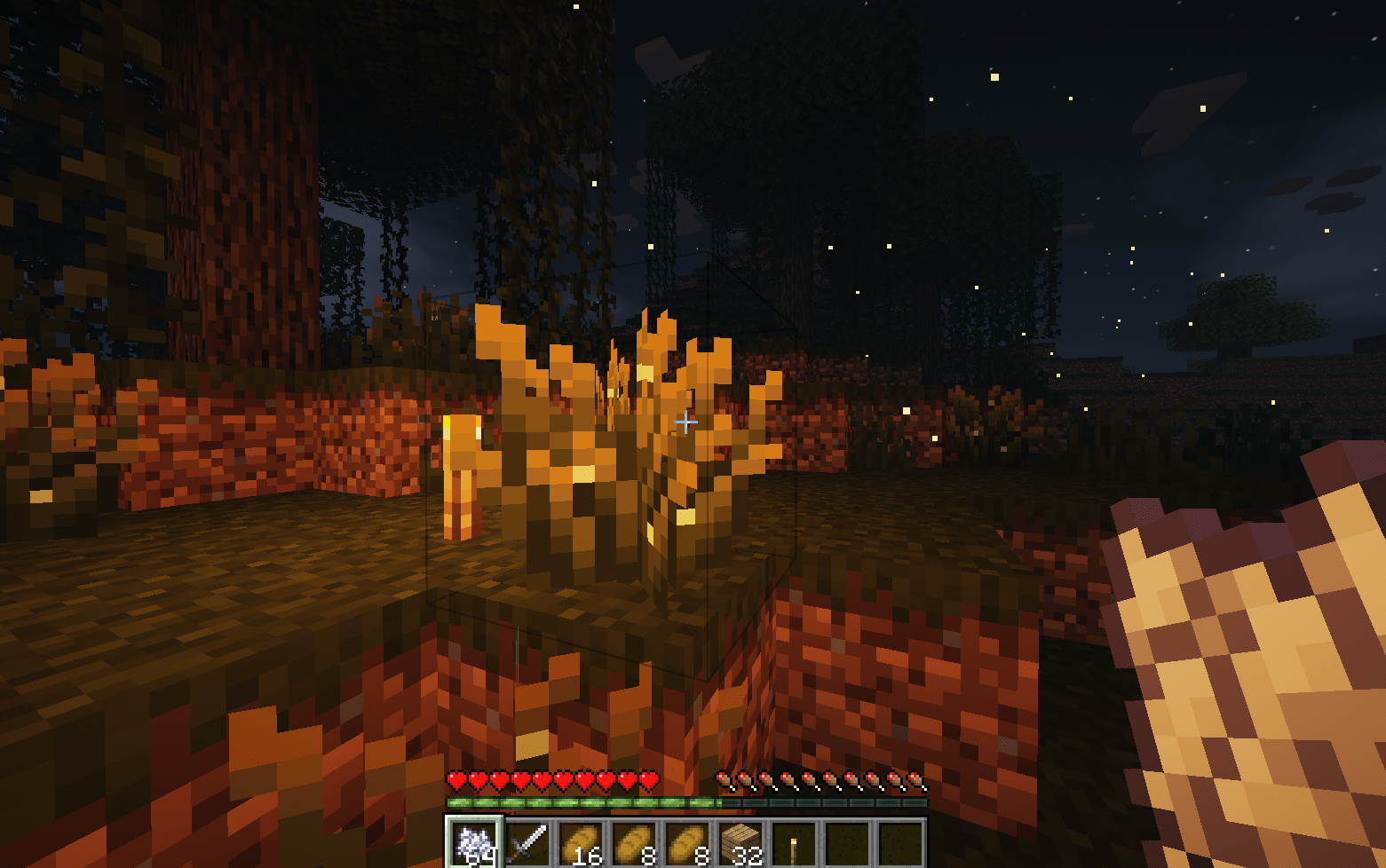
Task: Click the leftmost heart in the health bar
Action: (x=455, y=778)
